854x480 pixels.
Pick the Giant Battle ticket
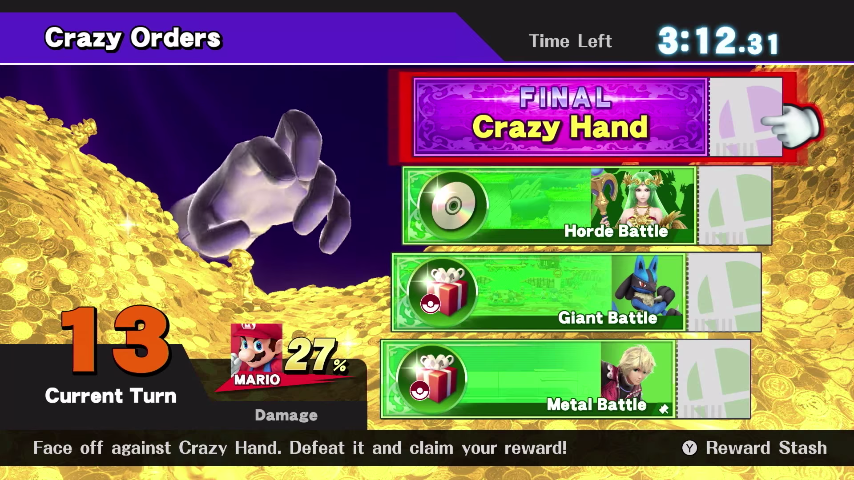pos(538,292)
